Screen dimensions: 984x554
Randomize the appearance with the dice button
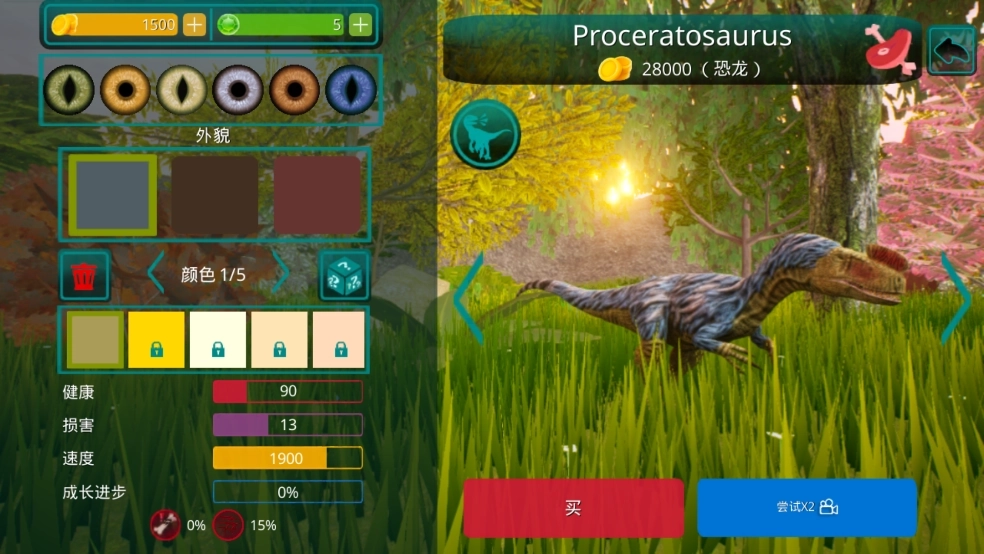344,275
